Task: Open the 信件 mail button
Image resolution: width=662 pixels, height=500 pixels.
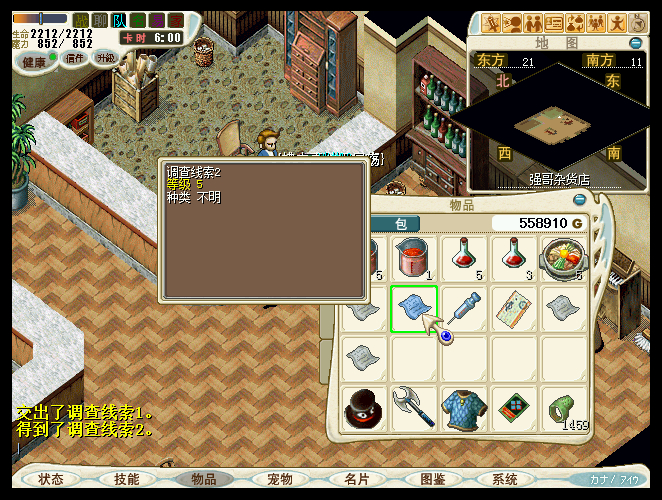Action: [75, 59]
